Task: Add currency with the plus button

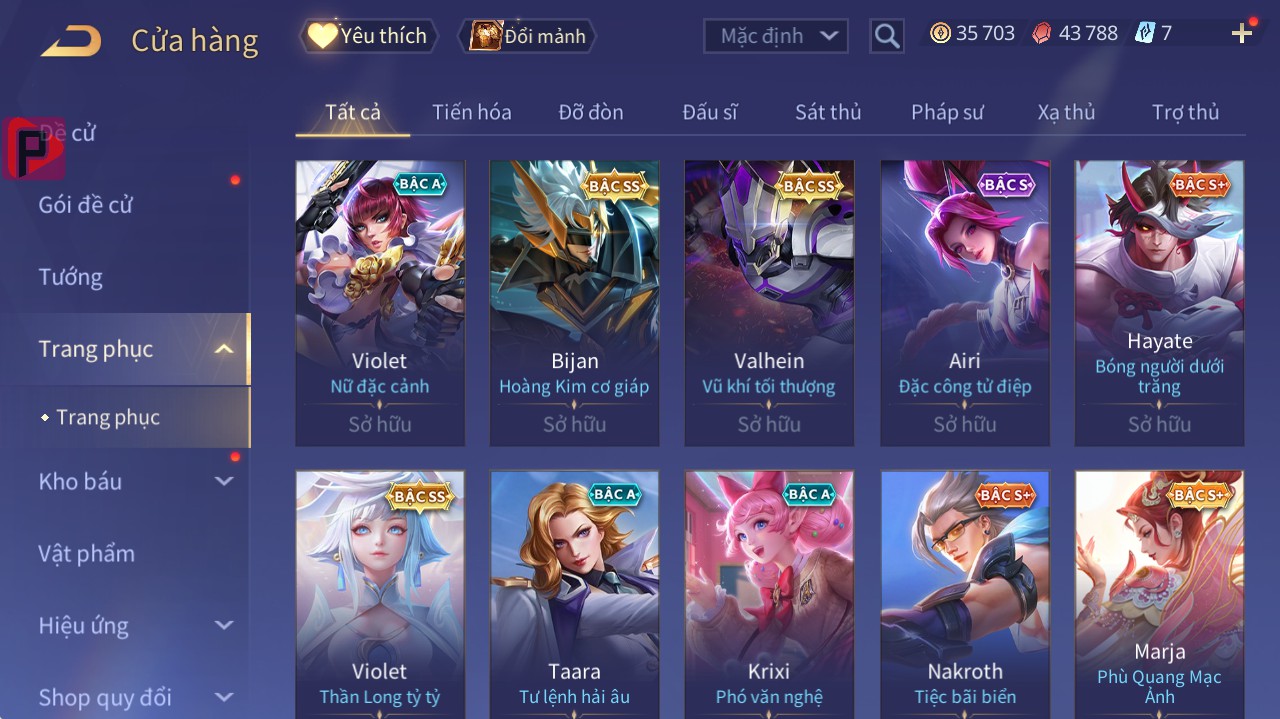Action: tap(1242, 34)
